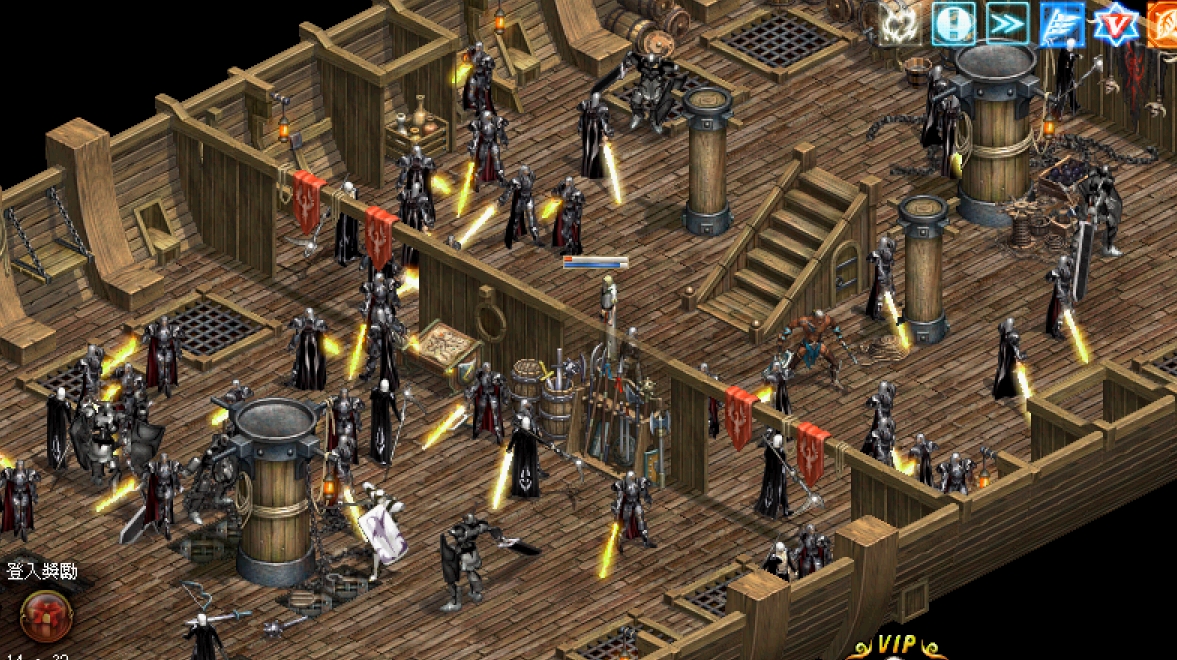Activate the double-arrow fast-forward icon

[x=1007, y=23]
